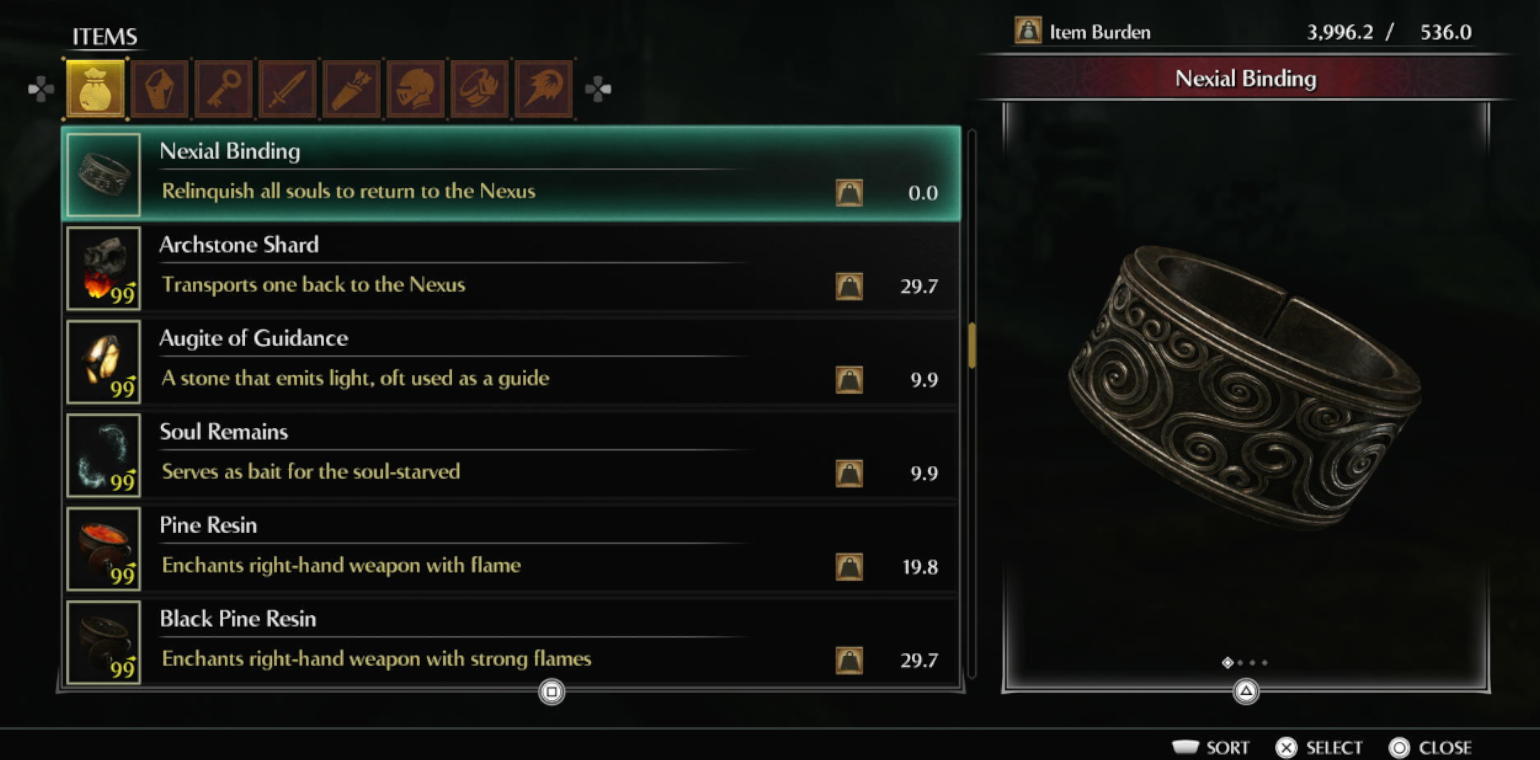Image resolution: width=1540 pixels, height=760 pixels.
Task: Select the Nexial Binding item row
Action: [x=510, y=173]
